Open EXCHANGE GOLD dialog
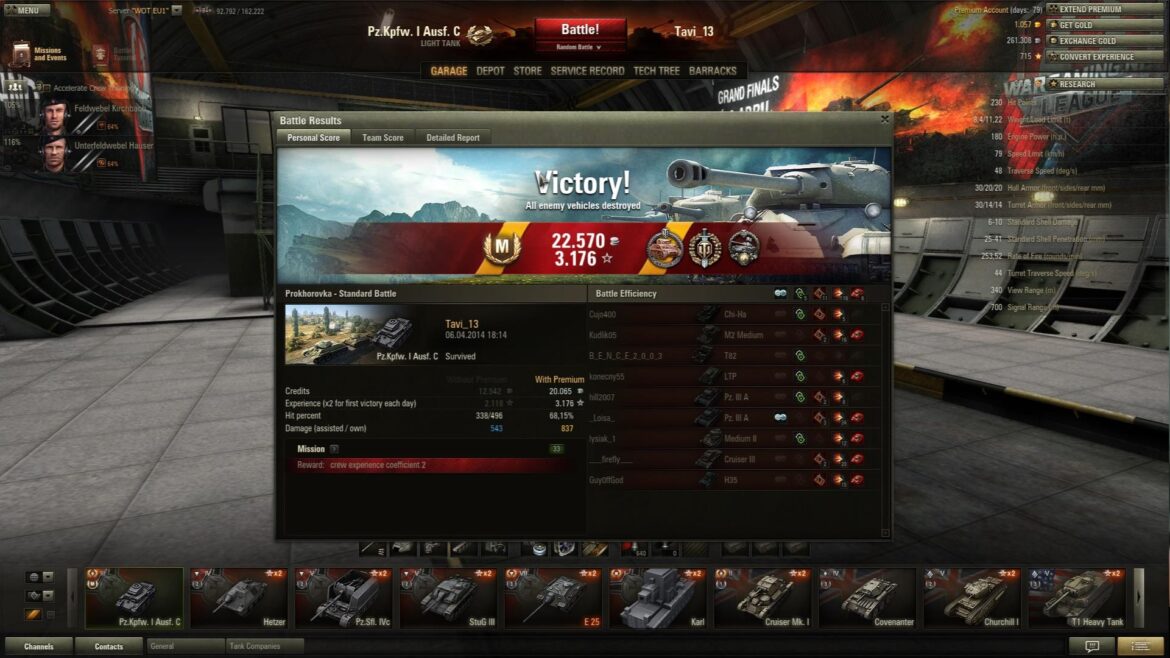 pyautogui.click(x=1103, y=41)
